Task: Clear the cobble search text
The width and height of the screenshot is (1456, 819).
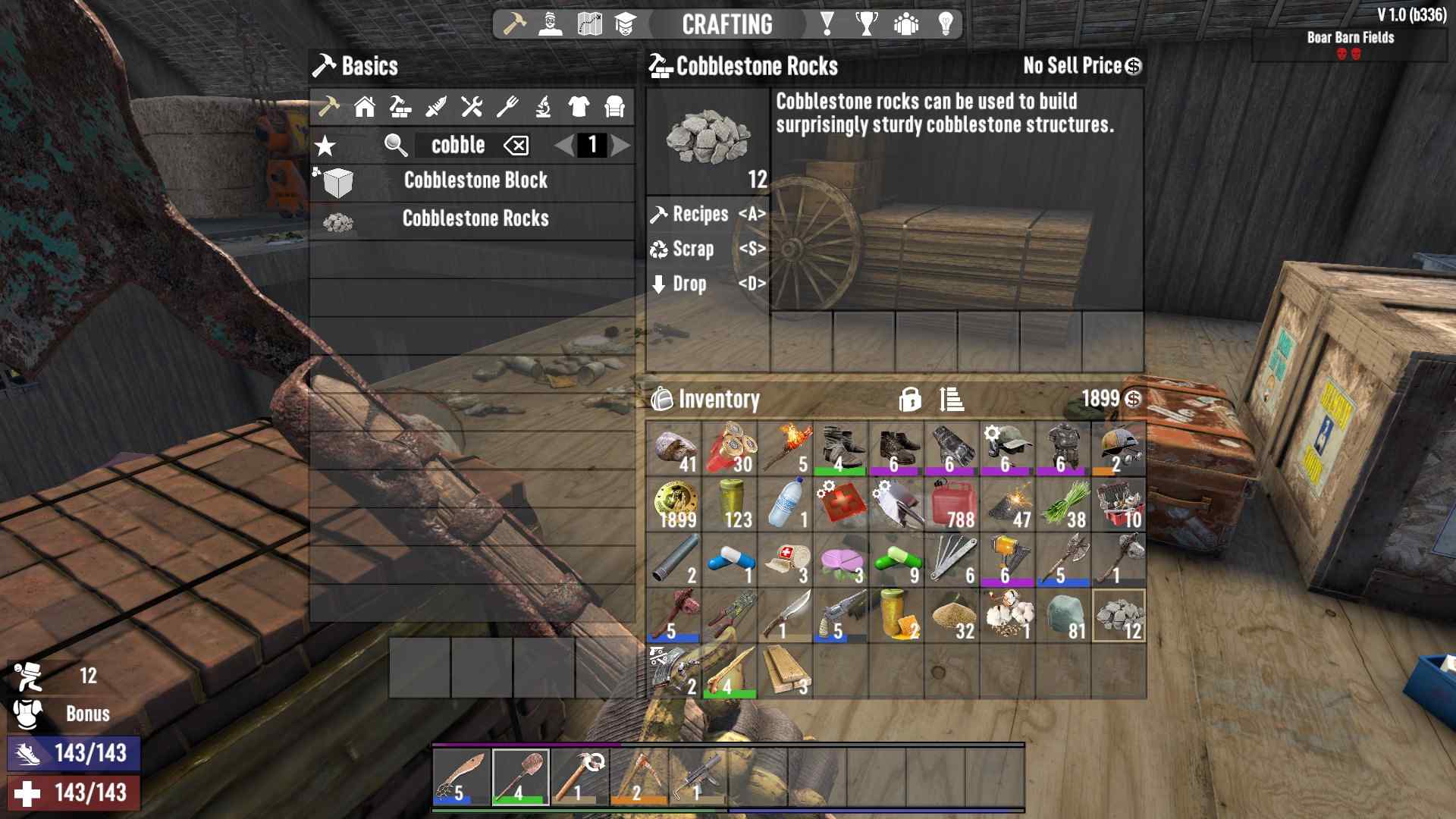Action: tap(516, 146)
